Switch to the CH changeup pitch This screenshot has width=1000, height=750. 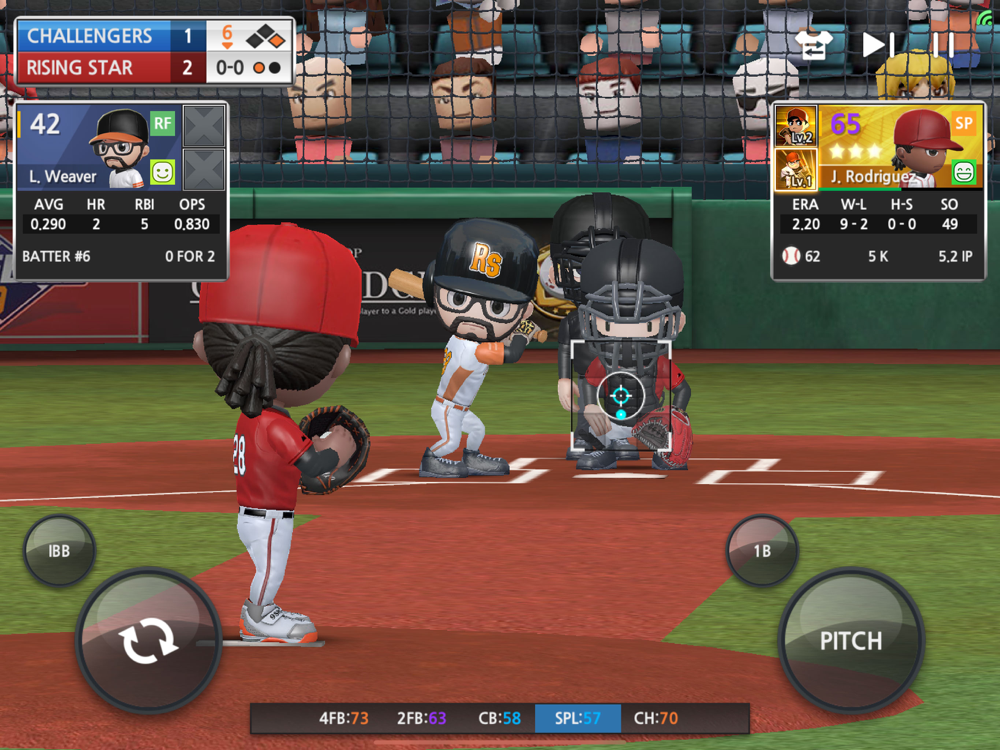coord(656,718)
